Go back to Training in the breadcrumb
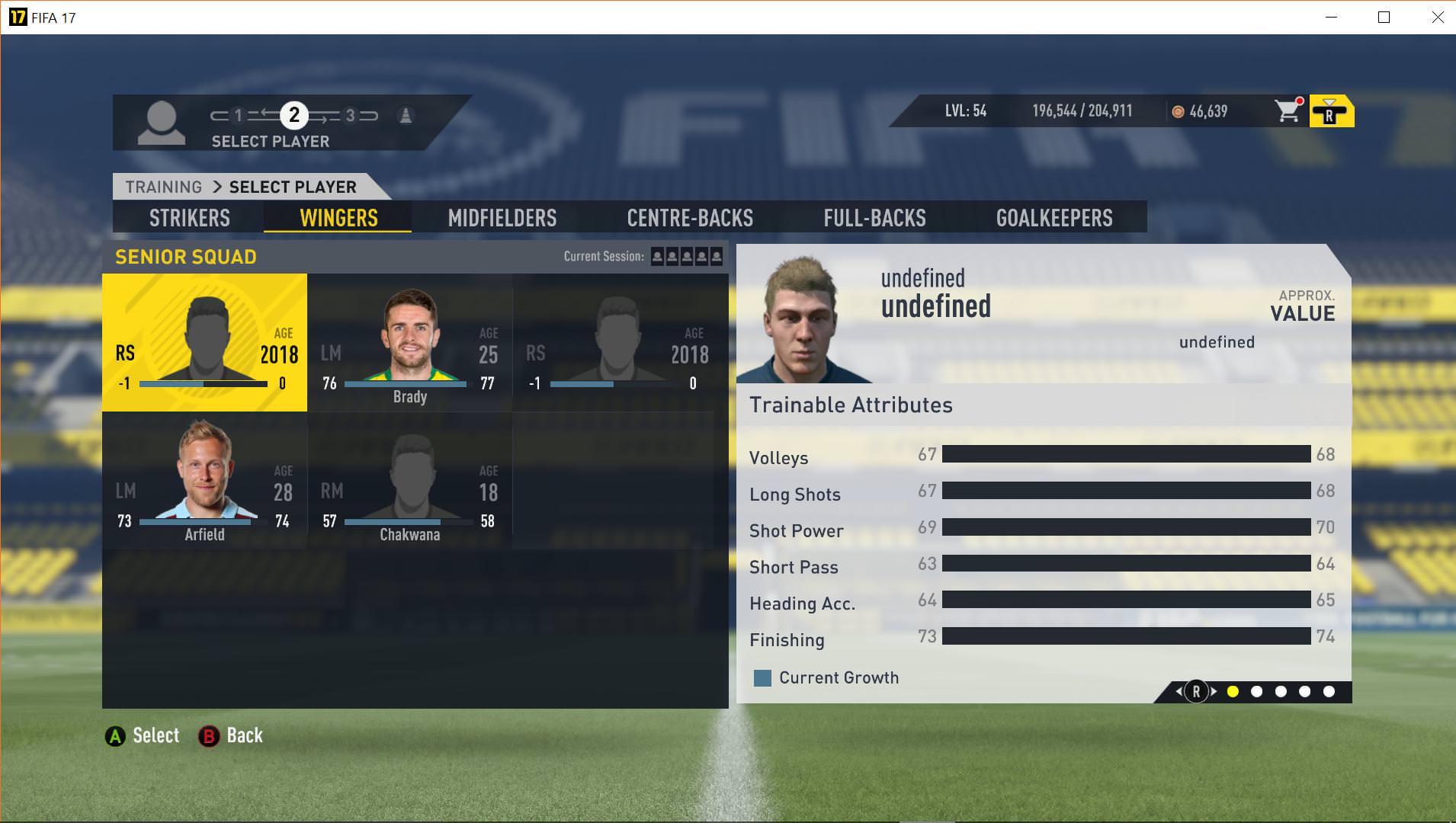Viewport: 1456px width, 823px height. [163, 187]
